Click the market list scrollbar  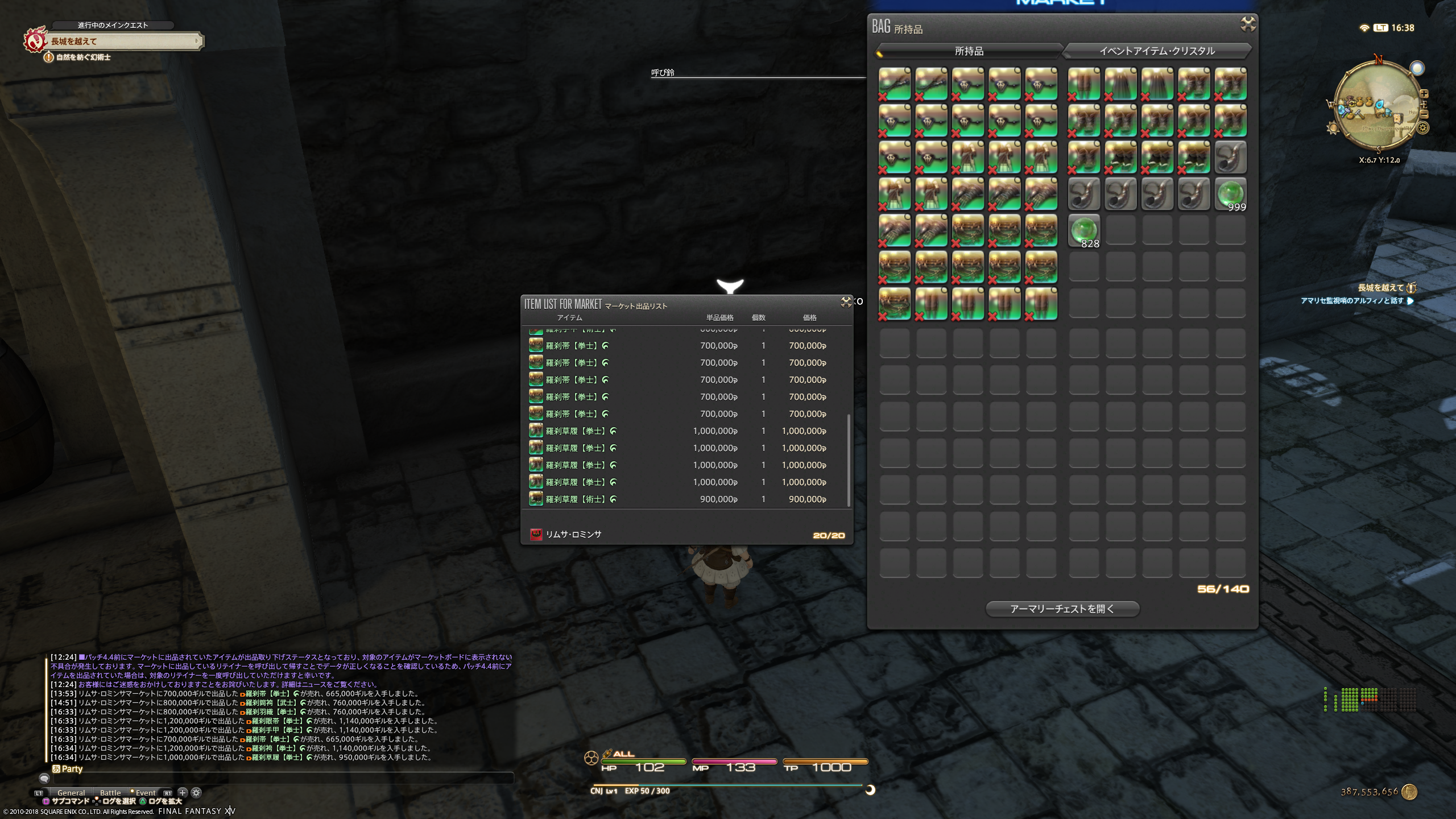[849, 460]
